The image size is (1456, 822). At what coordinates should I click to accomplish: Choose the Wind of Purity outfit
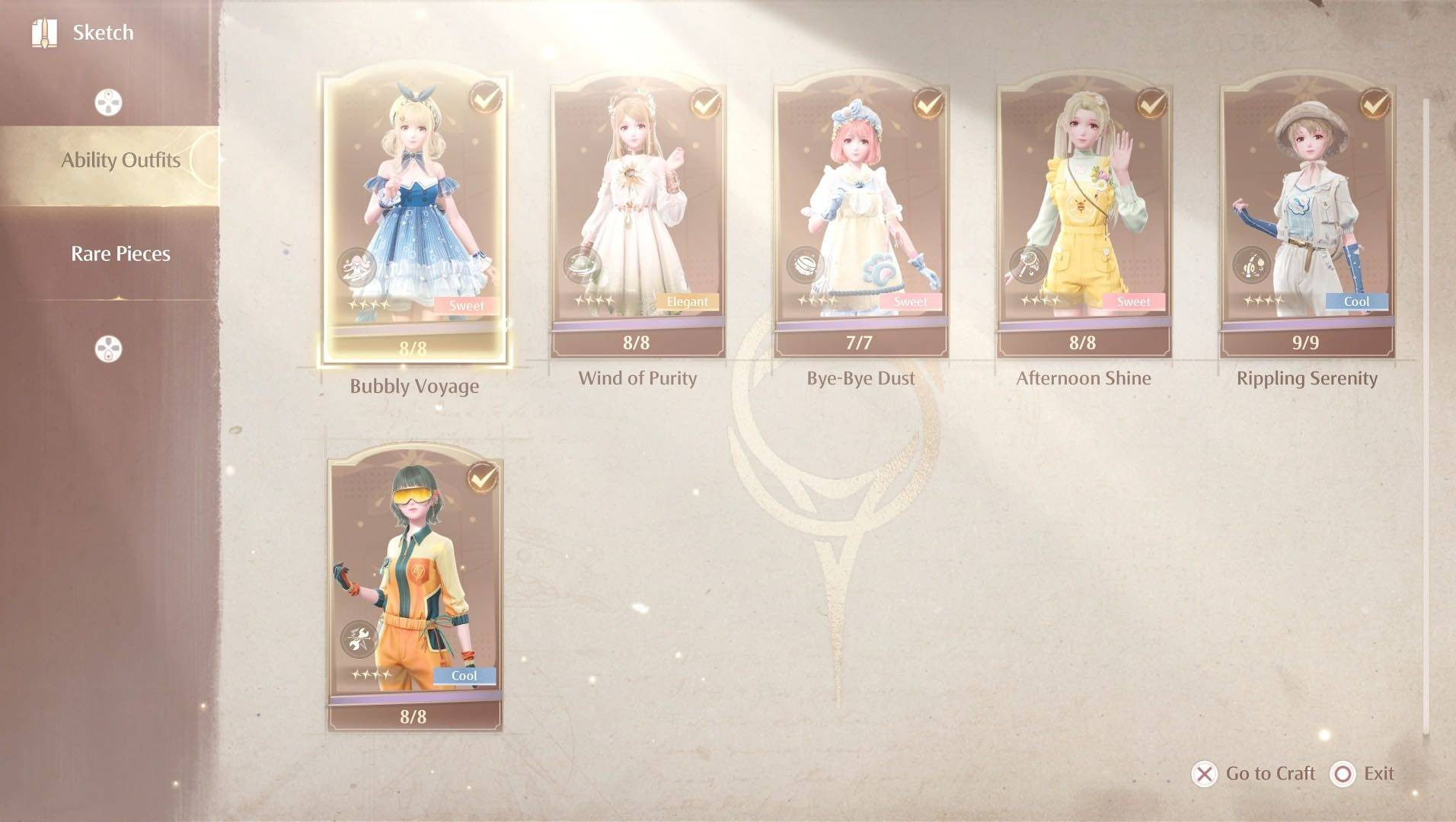point(637,221)
